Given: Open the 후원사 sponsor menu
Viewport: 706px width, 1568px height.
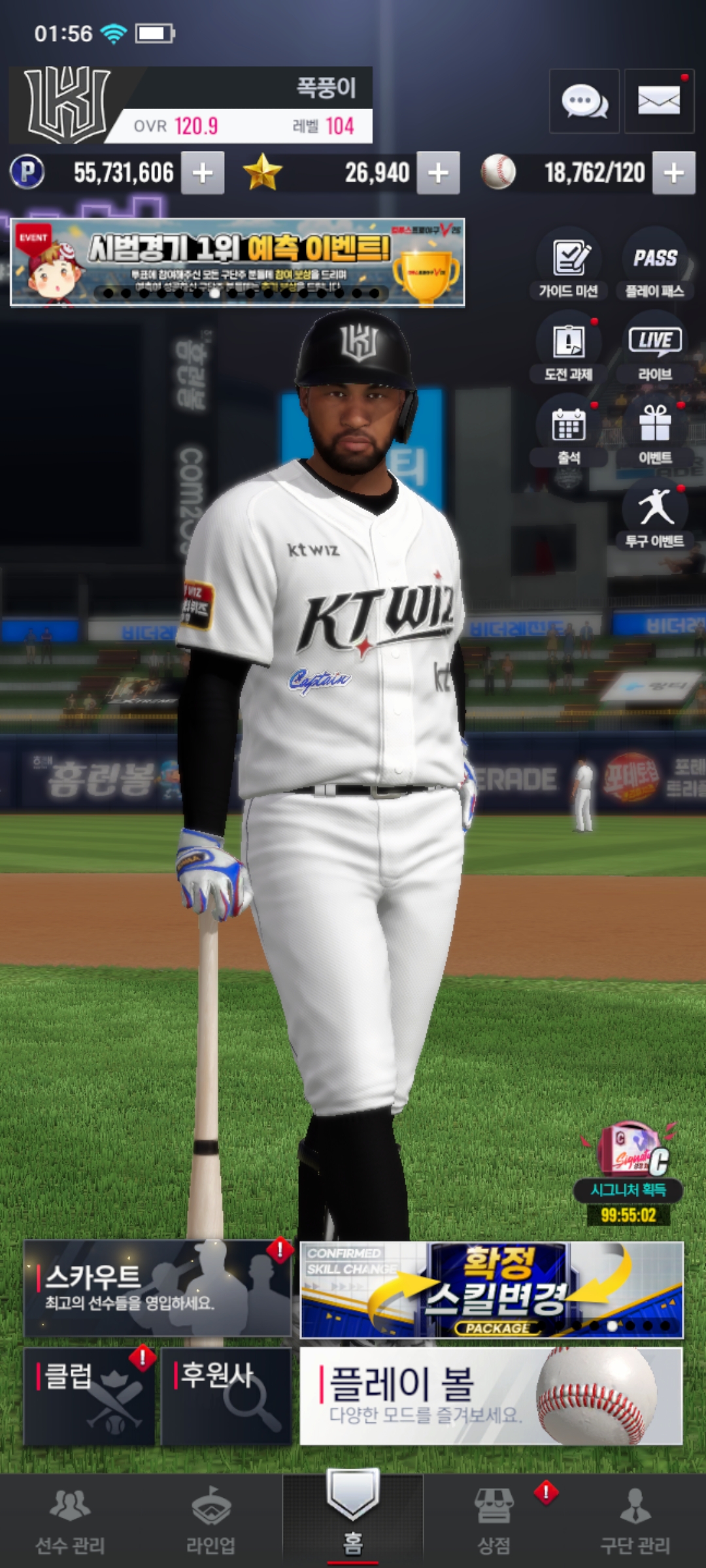Looking at the screenshot, I should point(226,1396).
